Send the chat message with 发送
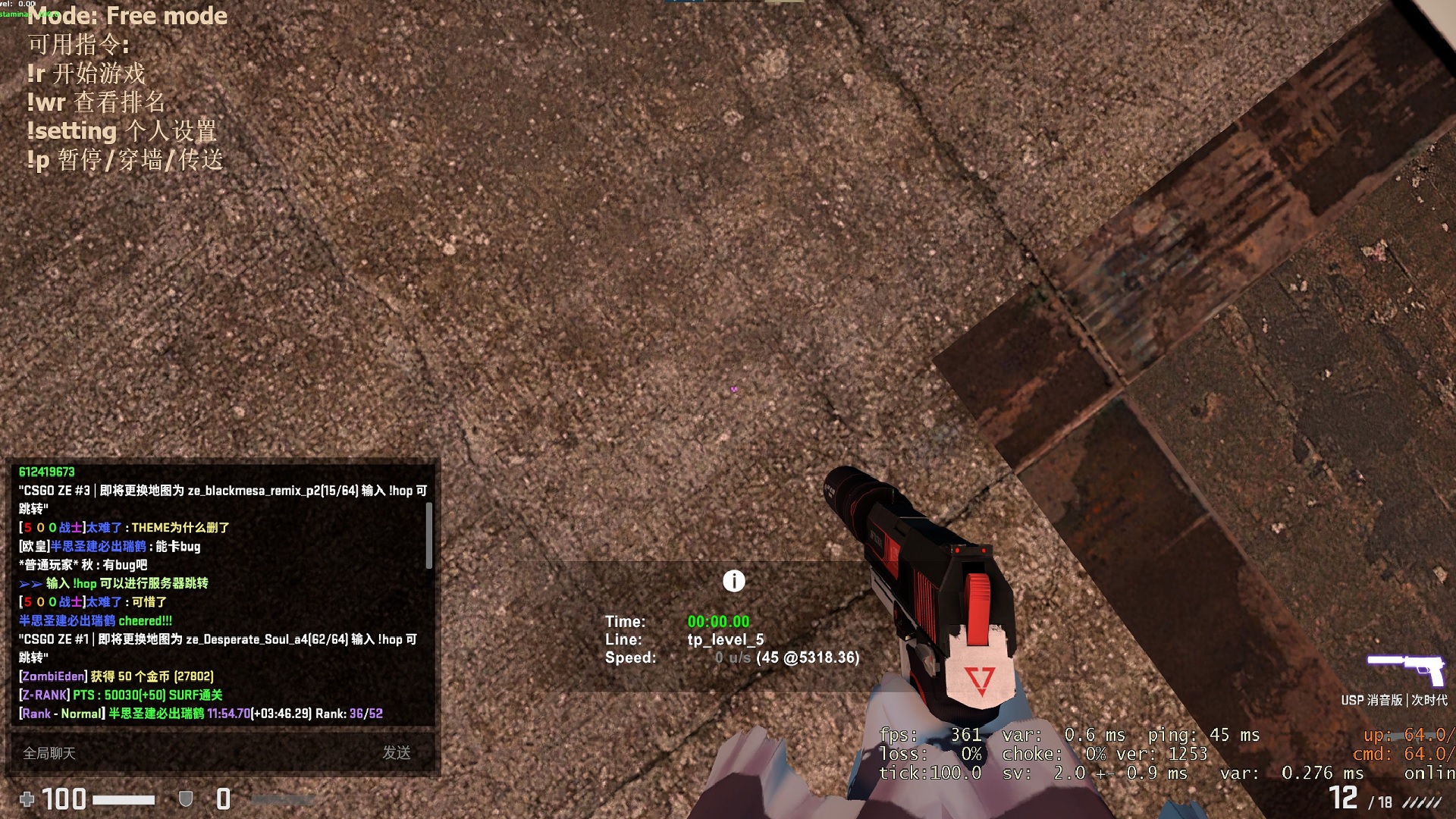The height and width of the screenshot is (819, 1456). [x=397, y=753]
